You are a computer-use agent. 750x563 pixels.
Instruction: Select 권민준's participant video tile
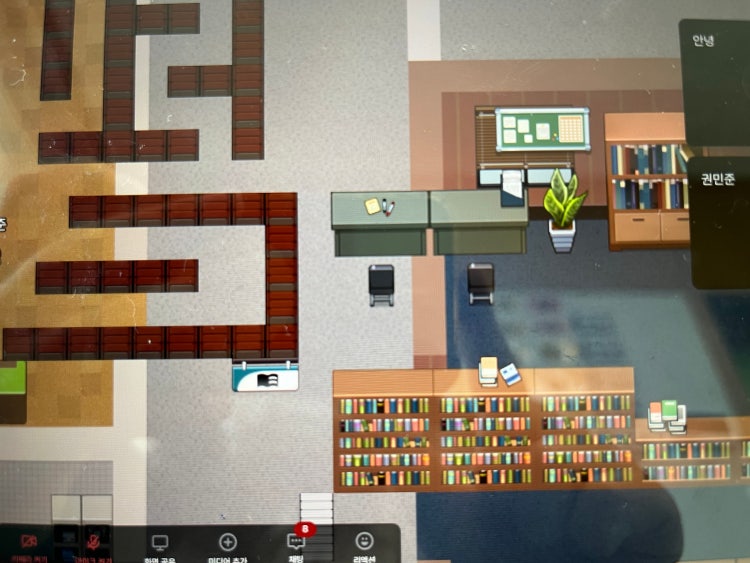coord(721,222)
